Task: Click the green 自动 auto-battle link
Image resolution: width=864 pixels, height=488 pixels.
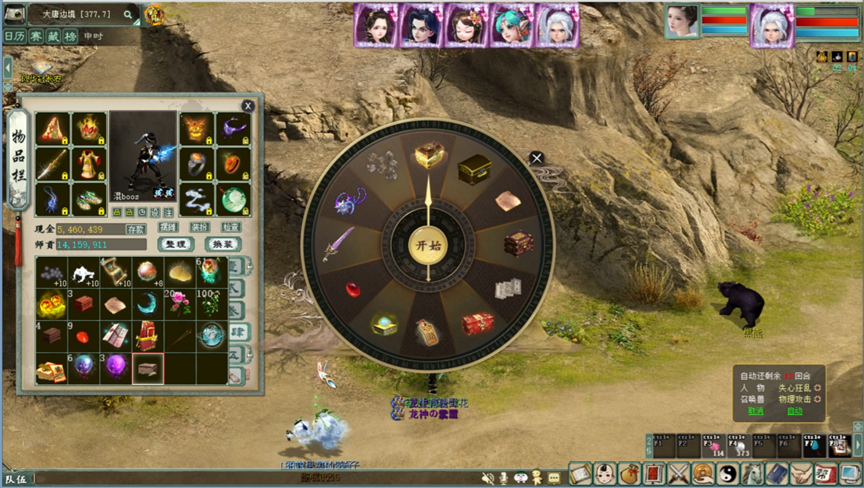Action: [x=795, y=411]
